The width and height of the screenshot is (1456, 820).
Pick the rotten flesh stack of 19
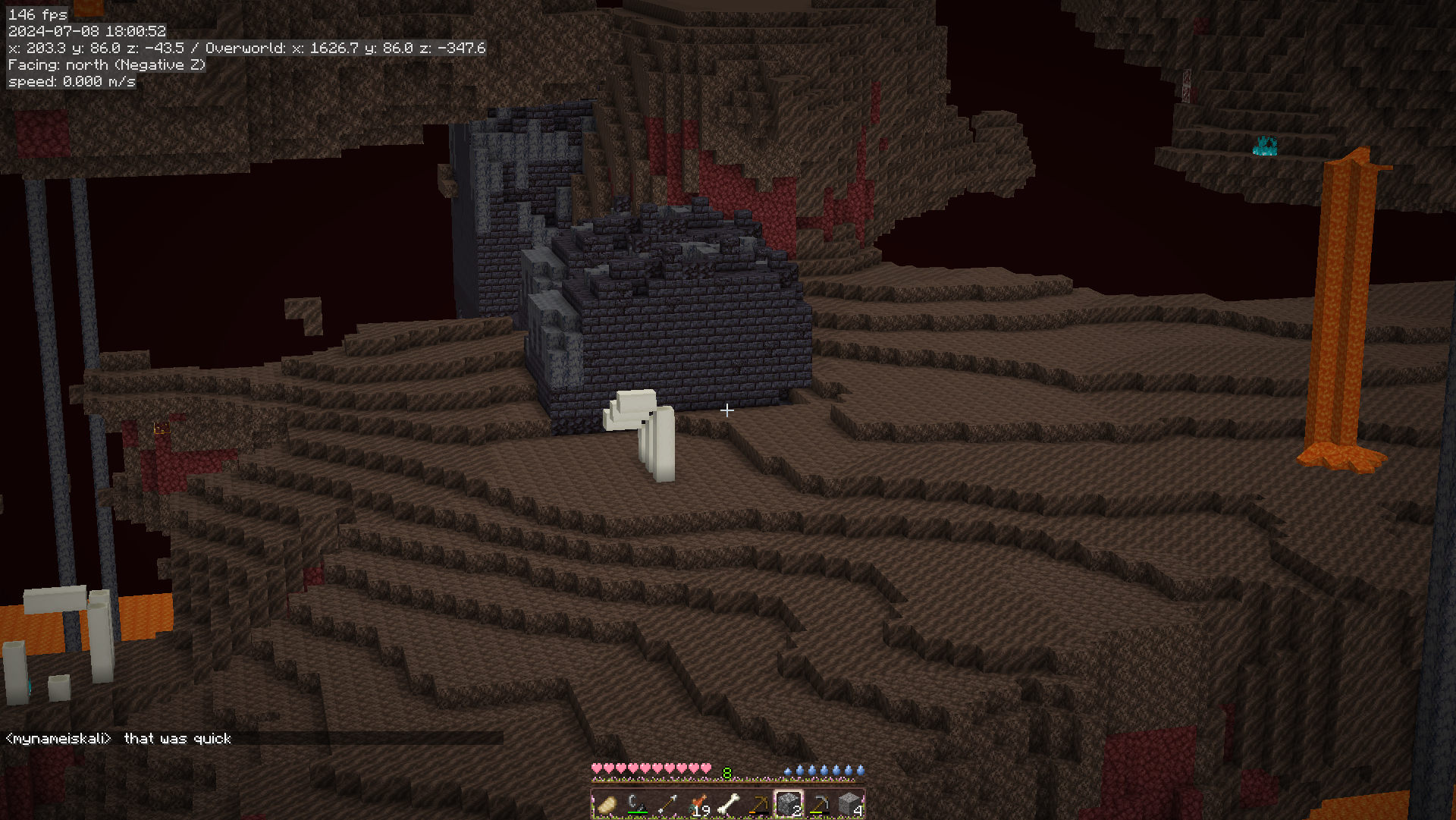coord(698,804)
